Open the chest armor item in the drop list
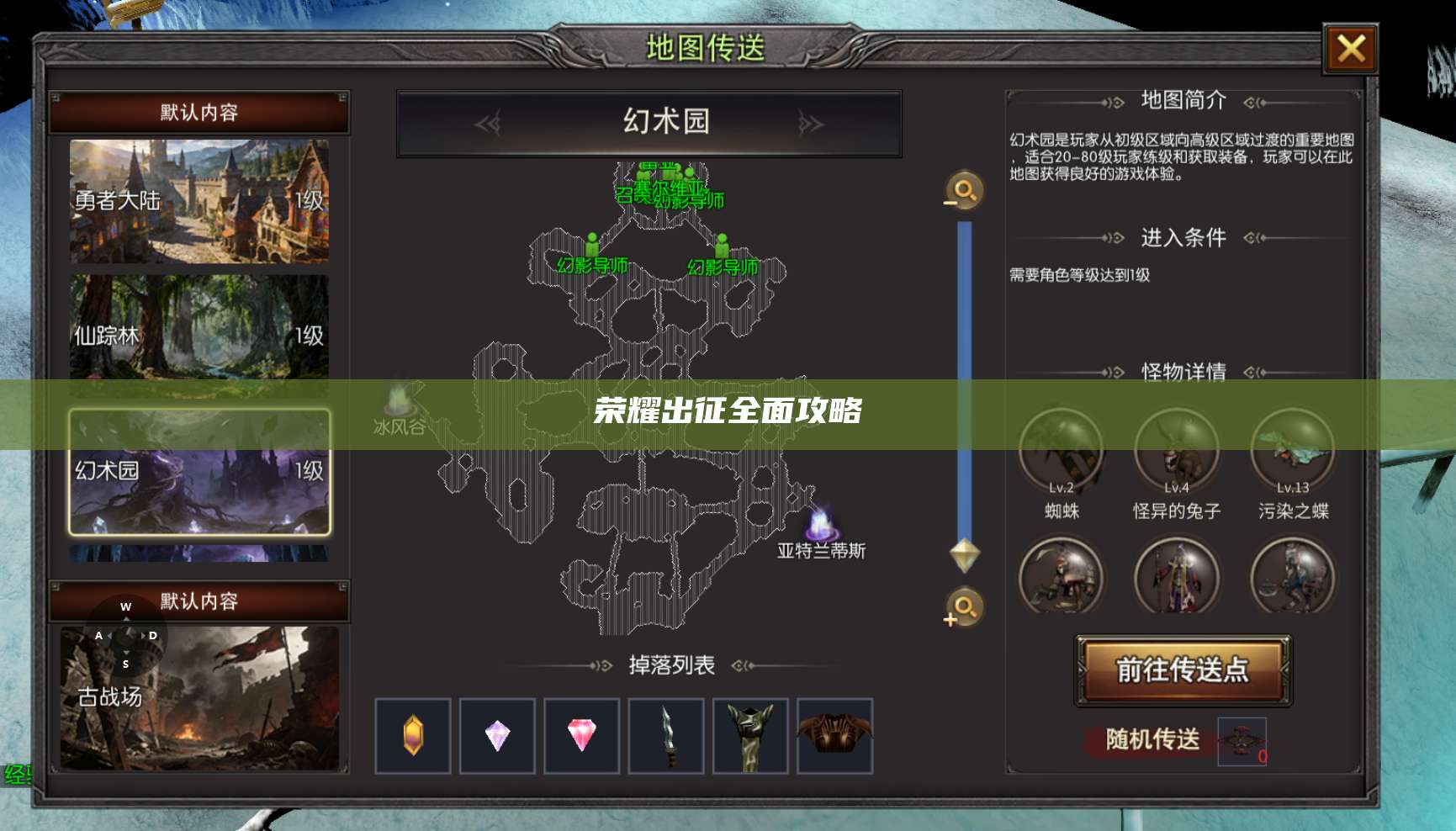The height and width of the screenshot is (831, 1456). [x=836, y=735]
